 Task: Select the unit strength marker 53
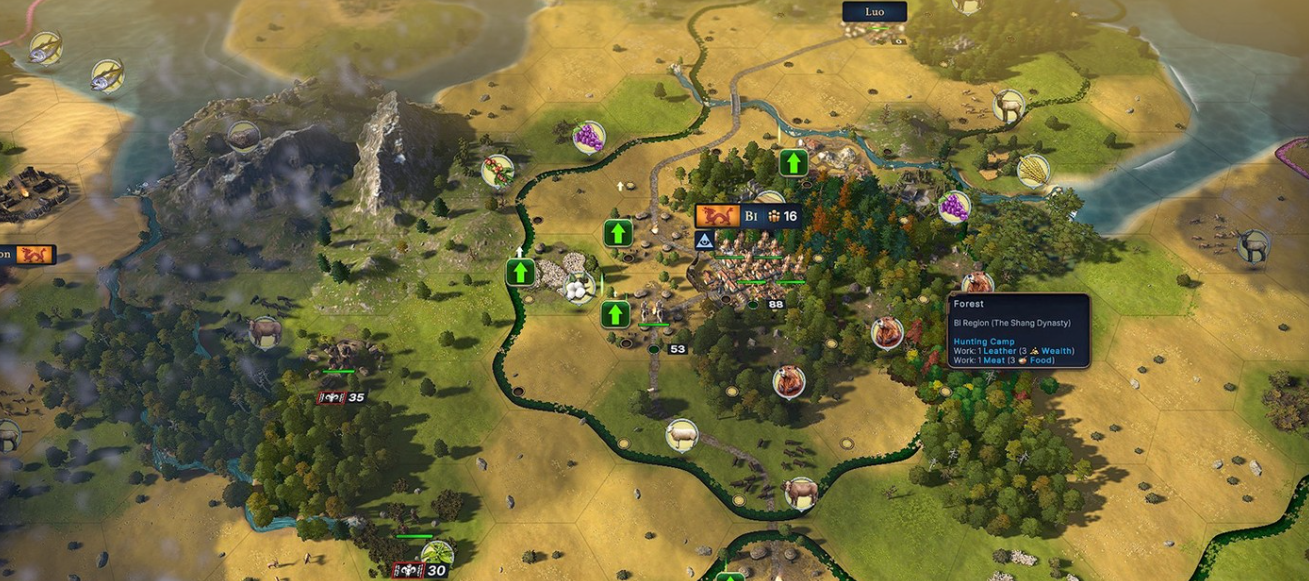(x=677, y=349)
